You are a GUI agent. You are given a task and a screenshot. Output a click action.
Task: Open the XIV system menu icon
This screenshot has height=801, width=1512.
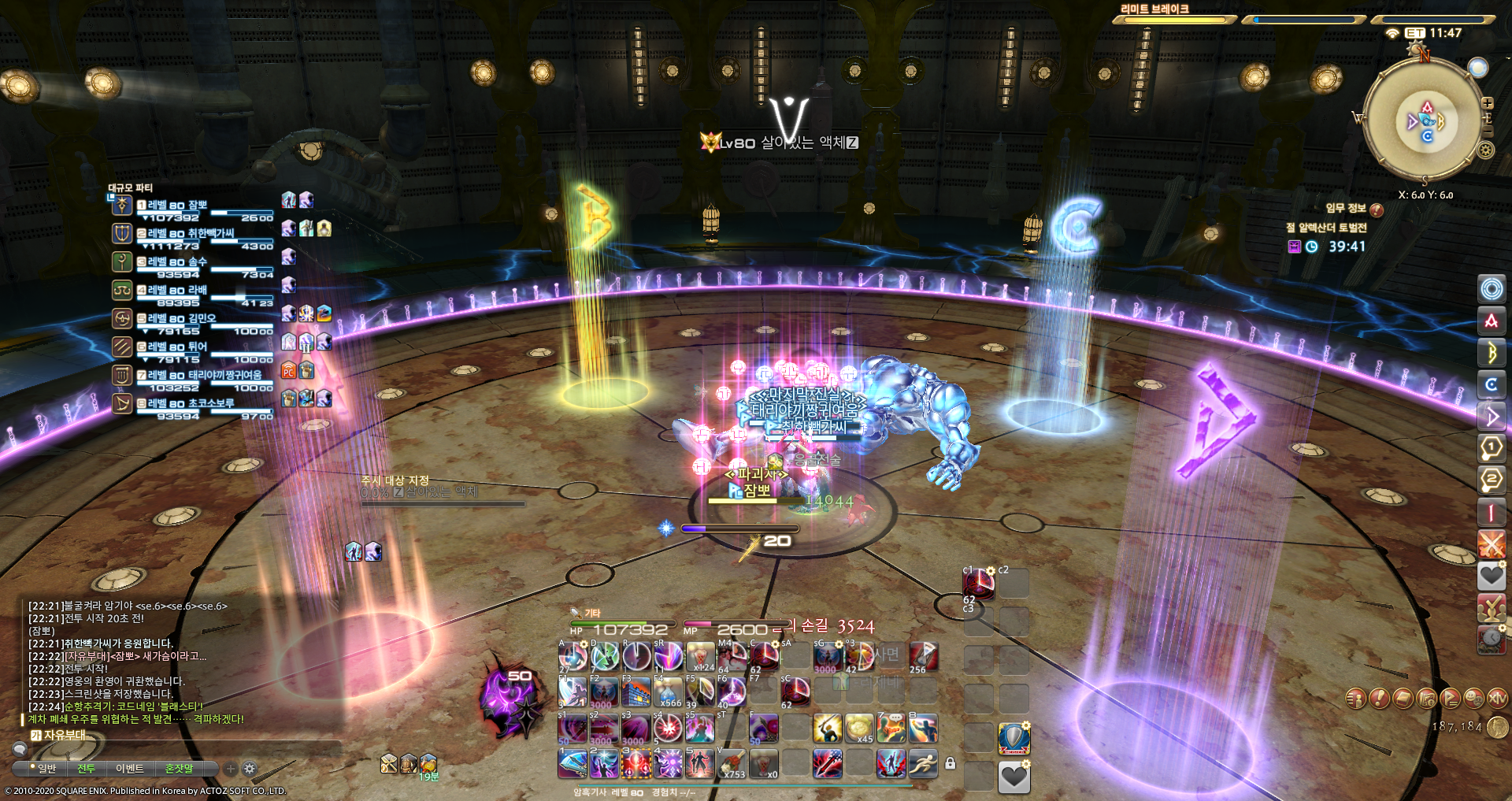pyautogui.click(x=1497, y=698)
